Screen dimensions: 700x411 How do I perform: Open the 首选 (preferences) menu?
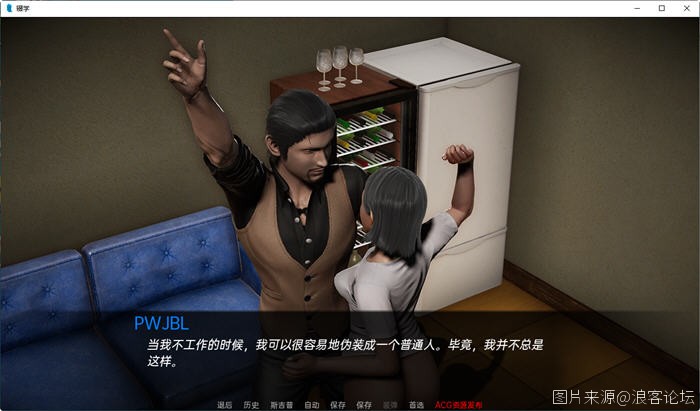pyautogui.click(x=416, y=405)
